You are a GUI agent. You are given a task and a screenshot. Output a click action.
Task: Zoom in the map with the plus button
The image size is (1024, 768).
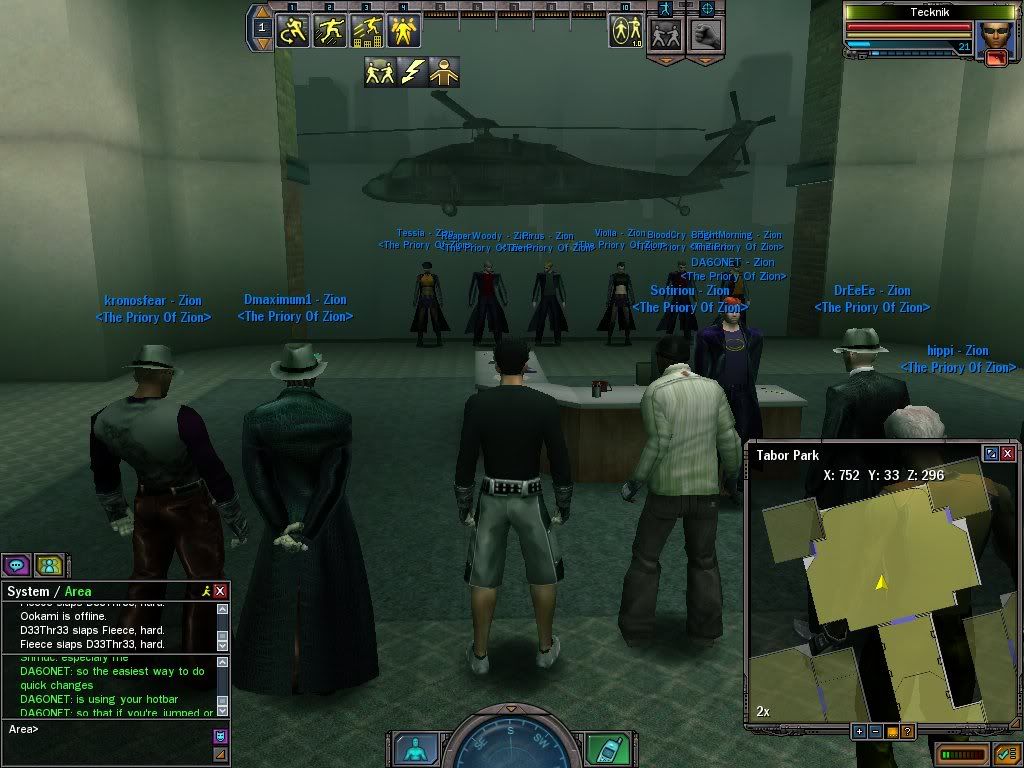tap(859, 732)
